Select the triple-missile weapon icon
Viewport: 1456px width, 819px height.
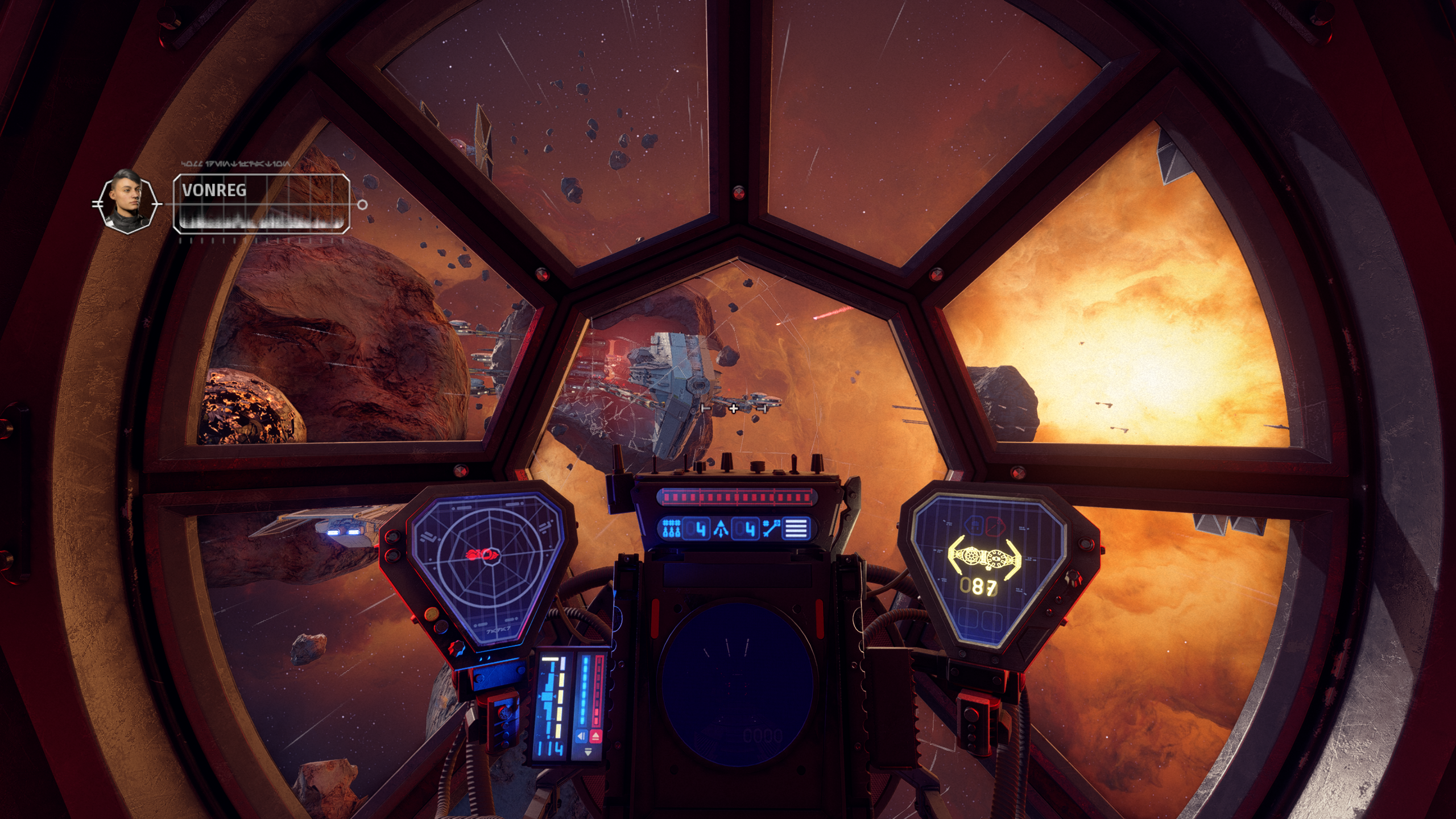(671, 528)
